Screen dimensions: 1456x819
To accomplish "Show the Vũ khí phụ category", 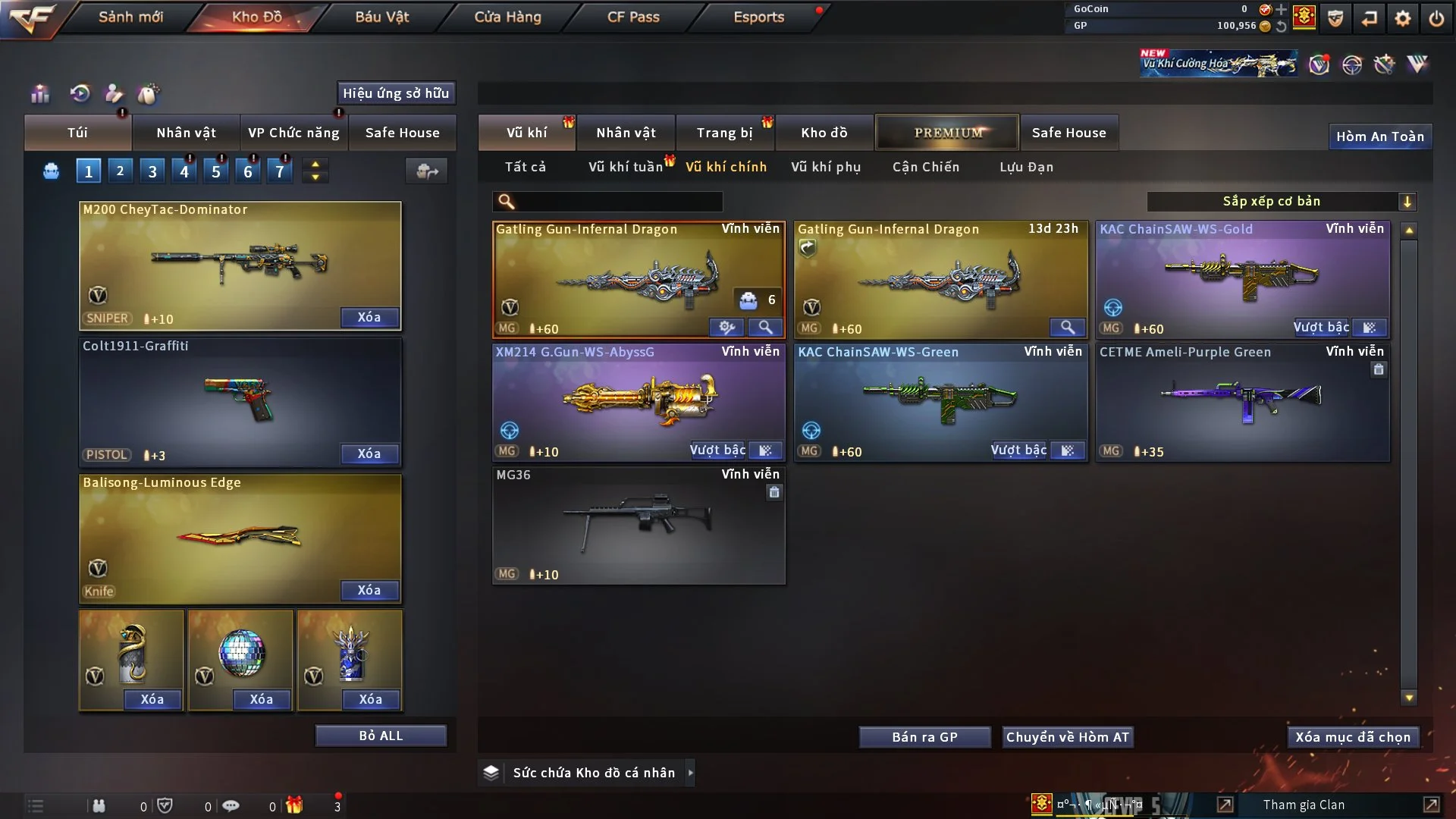I will (x=826, y=167).
